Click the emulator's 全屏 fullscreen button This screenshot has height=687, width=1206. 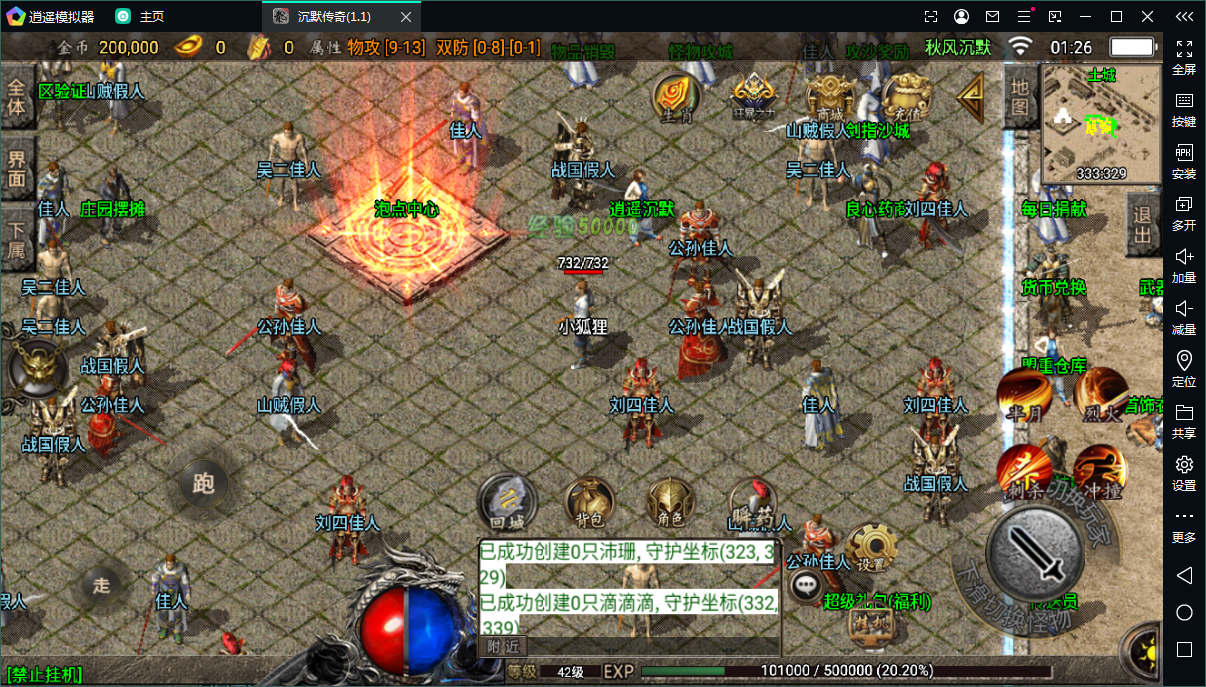[x=1184, y=57]
